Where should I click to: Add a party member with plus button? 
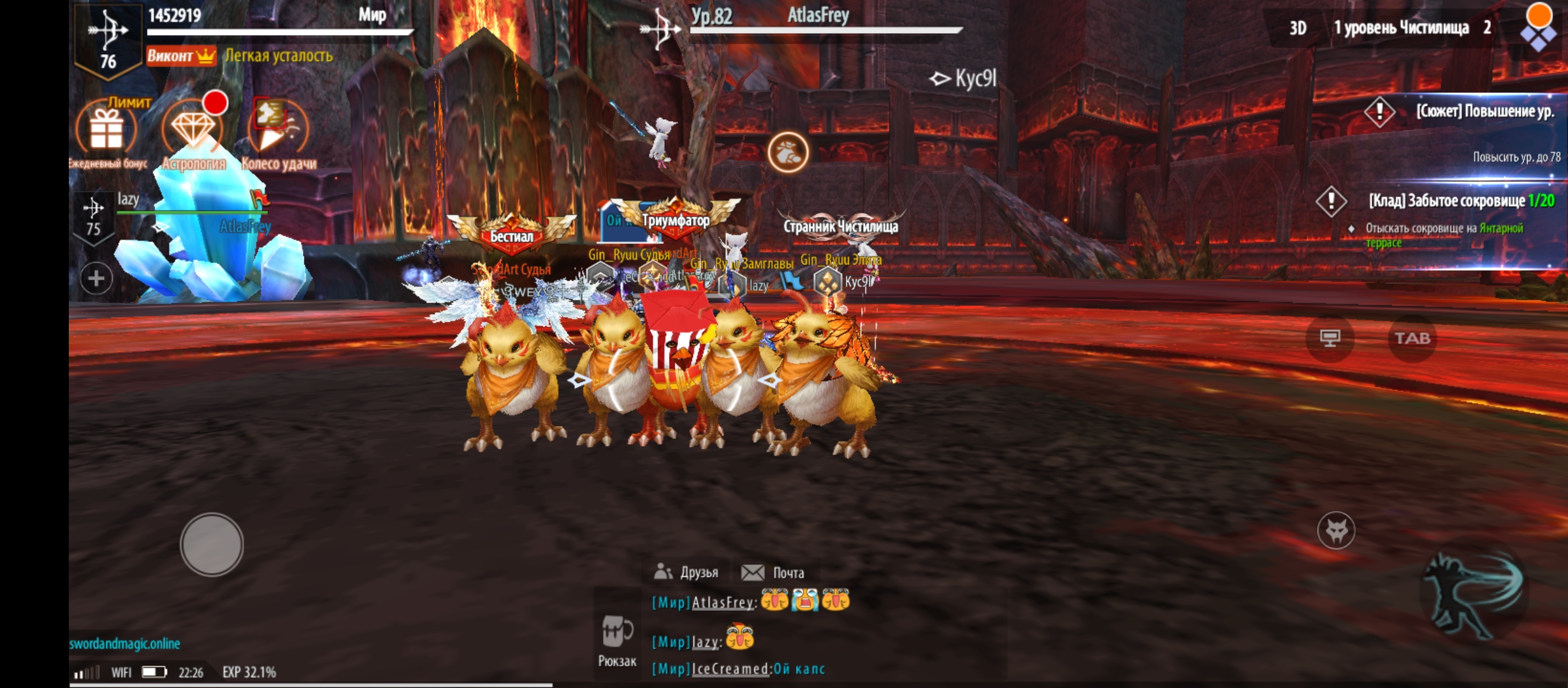(x=96, y=278)
